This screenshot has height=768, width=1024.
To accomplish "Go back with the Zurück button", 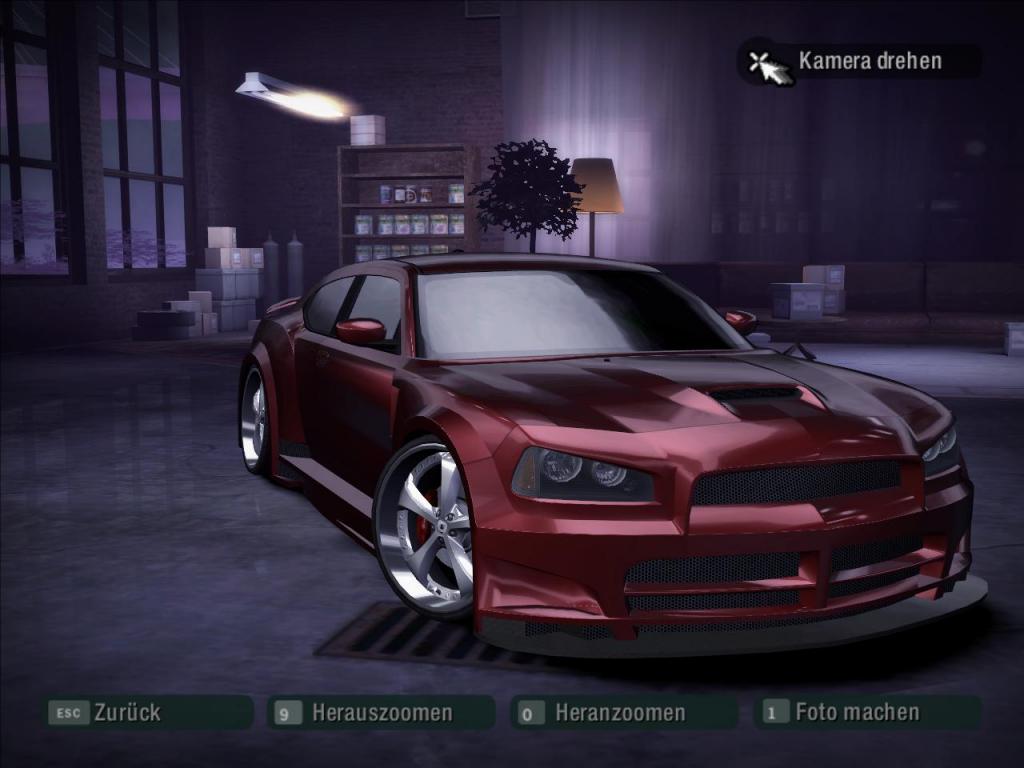I will (126, 713).
